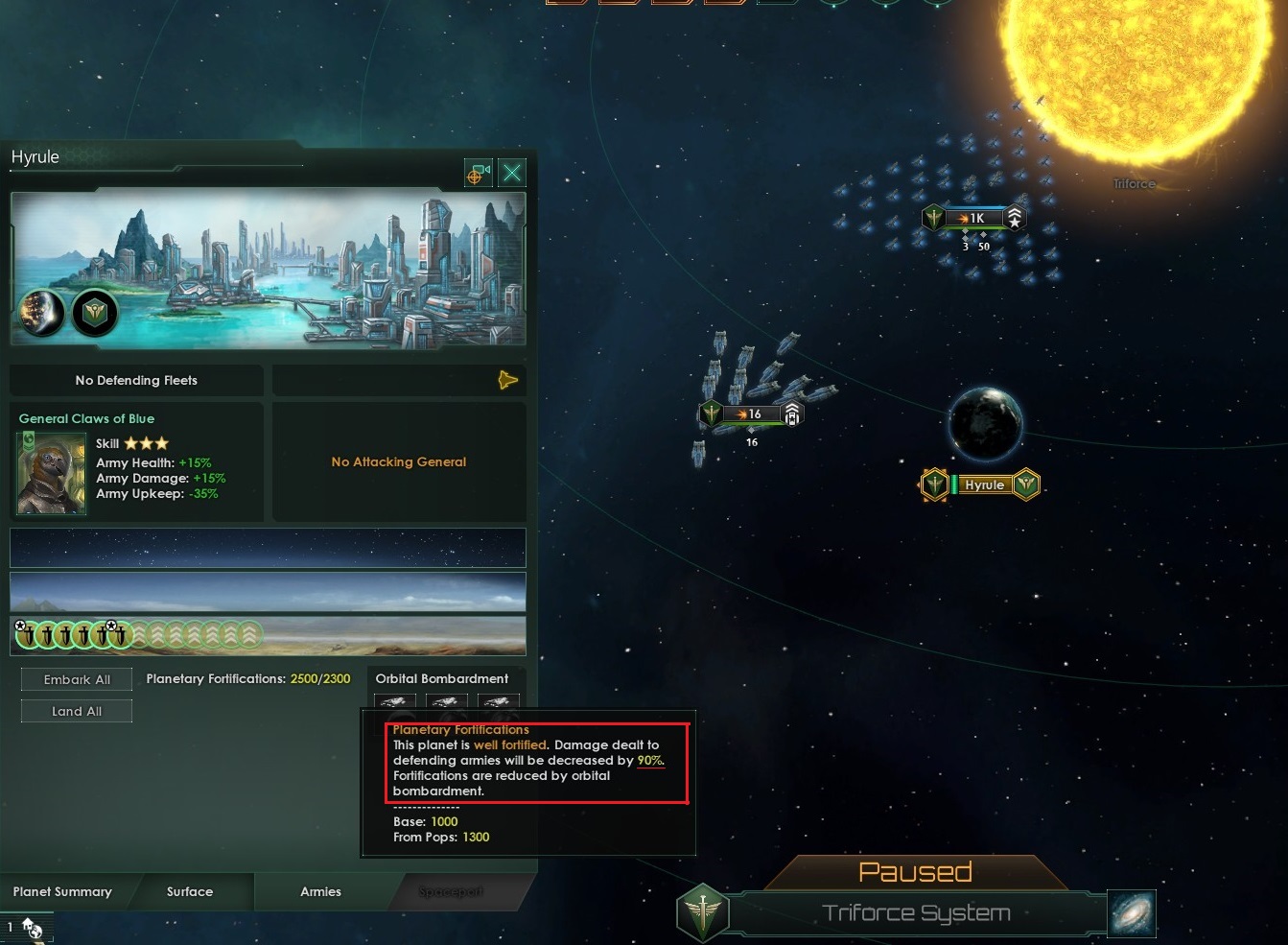Click the empire insignia beside Triforce System label
Screen dimensions: 1288x945
click(x=703, y=912)
